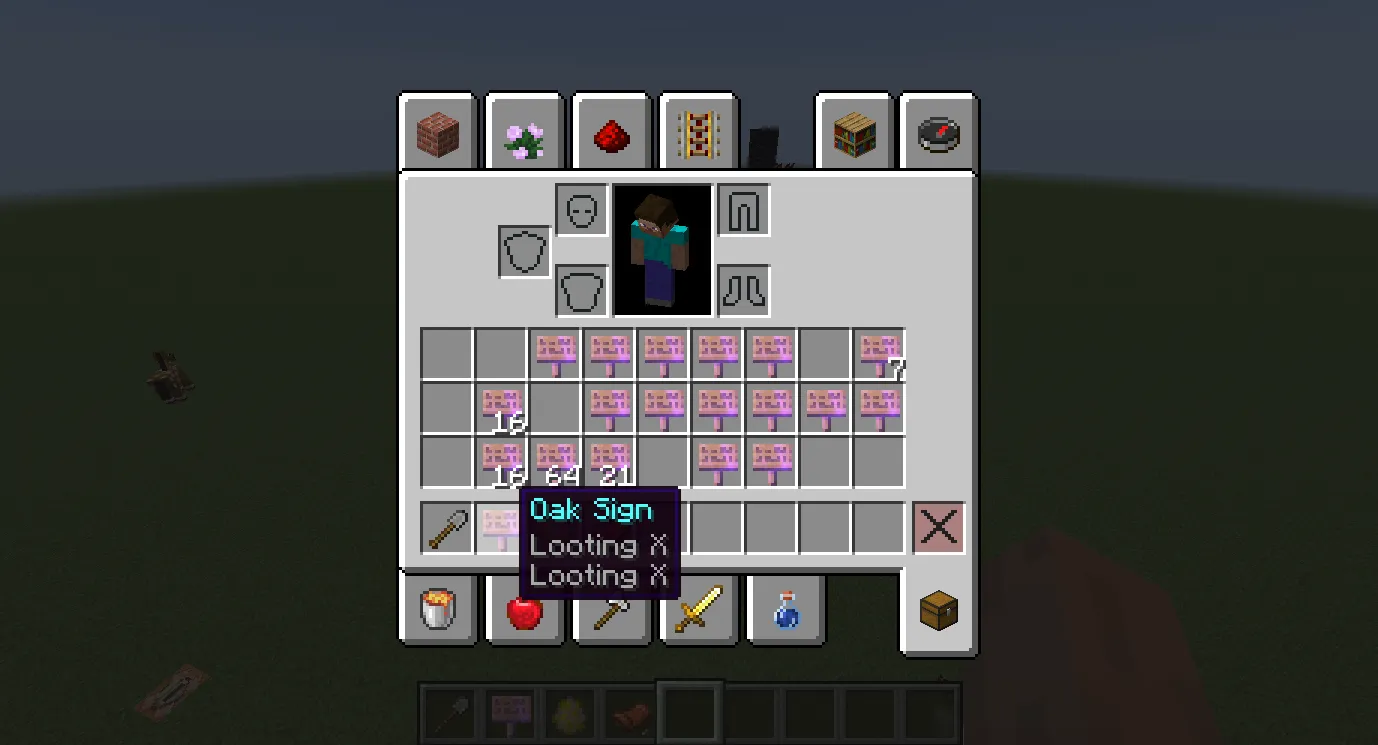Select the Tools tab with the golden hoe

pyautogui.click(x=611, y=610)
